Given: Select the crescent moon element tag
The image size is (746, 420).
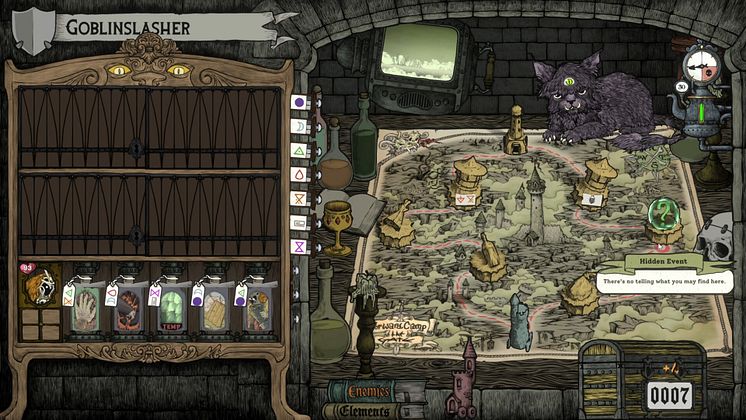Looking at the screenshot, I should click(298, 126).
